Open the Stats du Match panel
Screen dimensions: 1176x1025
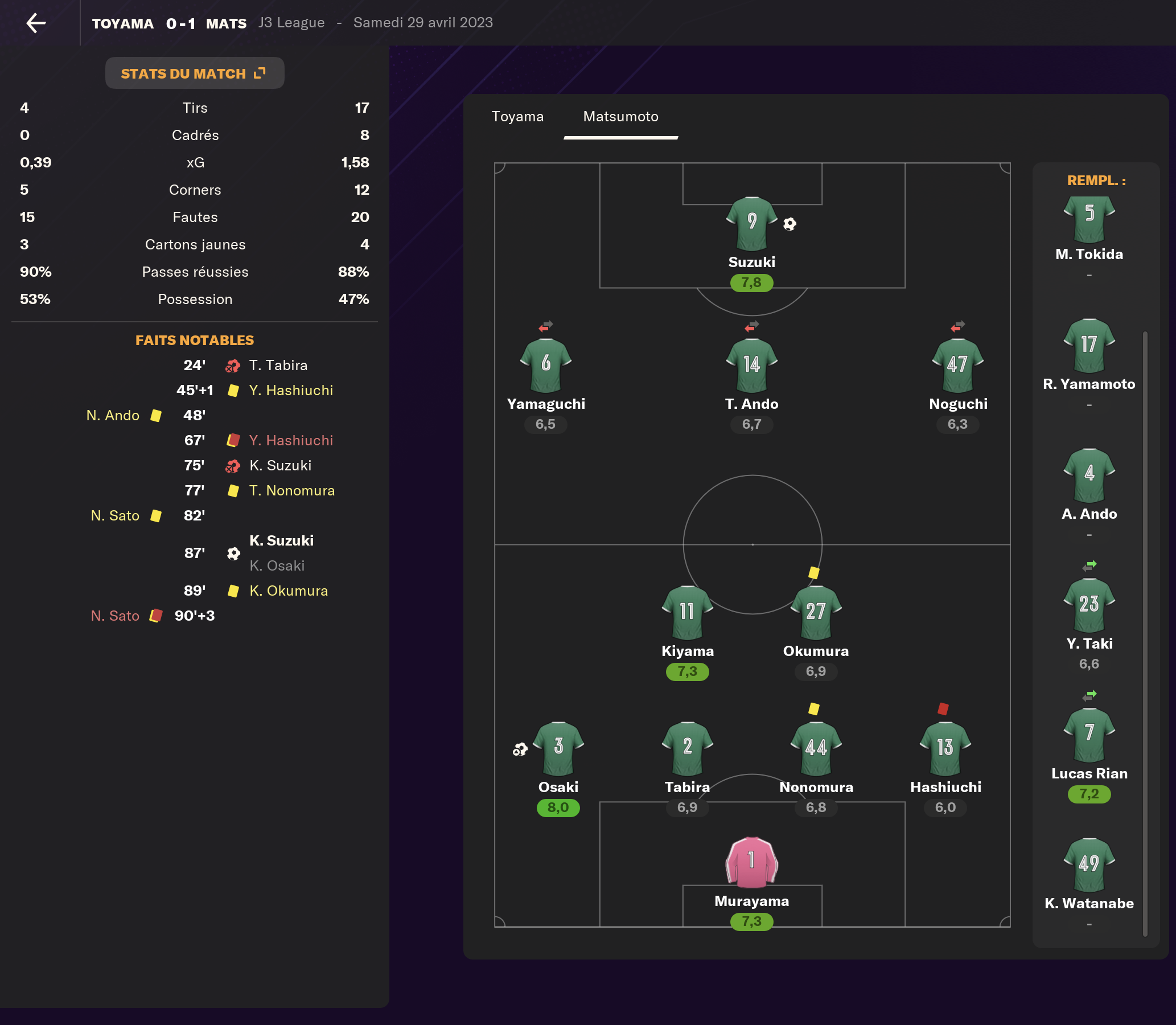(x=194, y=73)
